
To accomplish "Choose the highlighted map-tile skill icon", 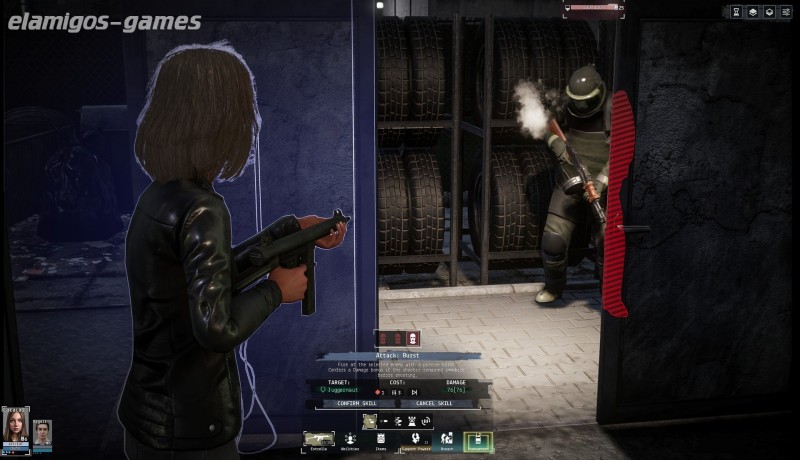I will coord(369,421).
